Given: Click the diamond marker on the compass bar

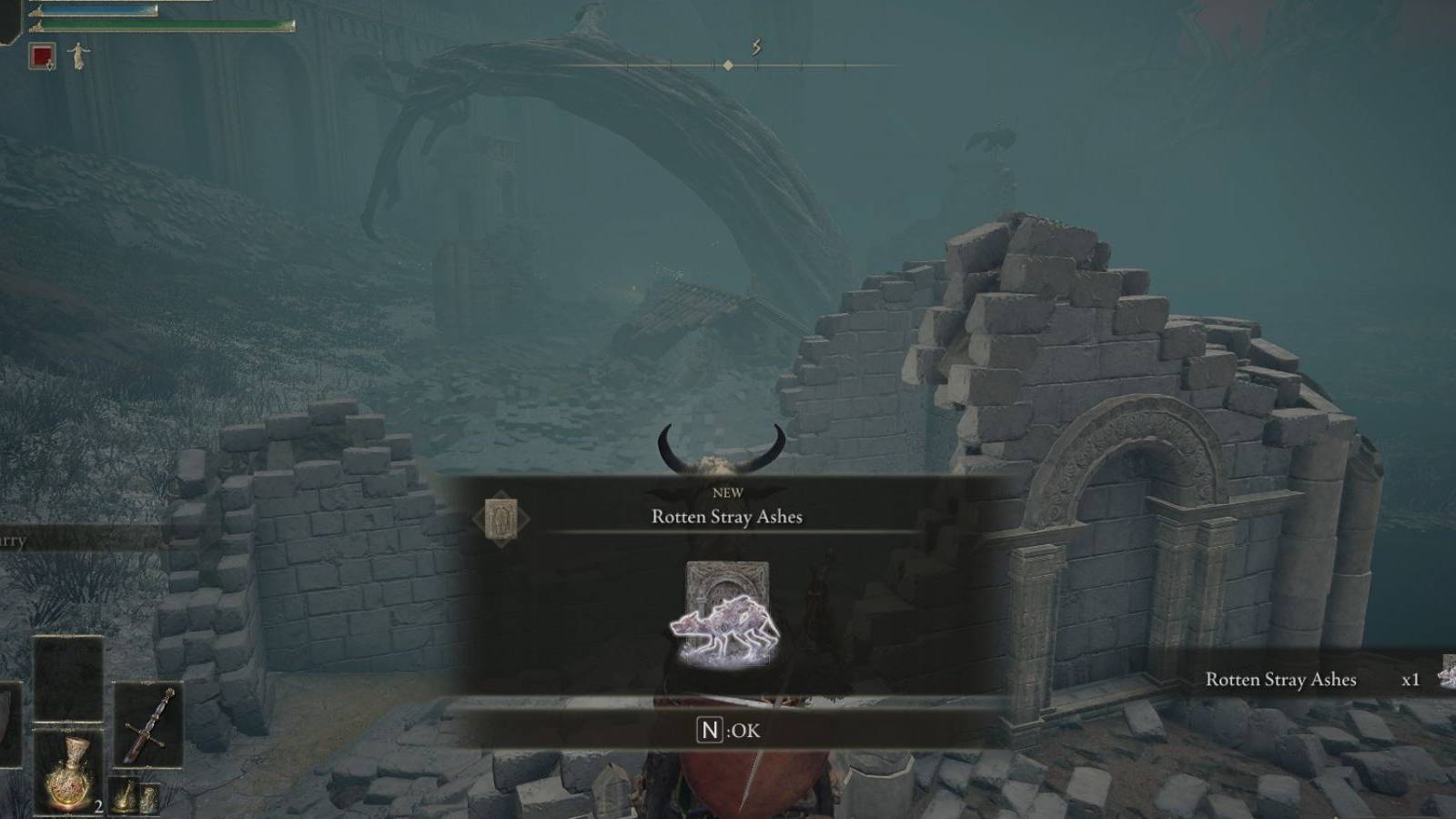Looking at the screenshot, I should click(x=729, y=64).
